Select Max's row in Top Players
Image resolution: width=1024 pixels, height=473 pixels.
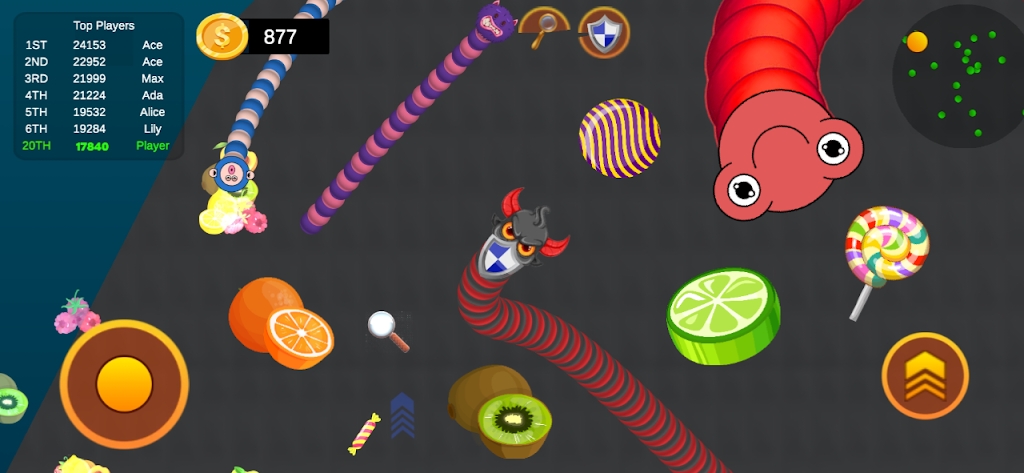[x=97, y=78]
